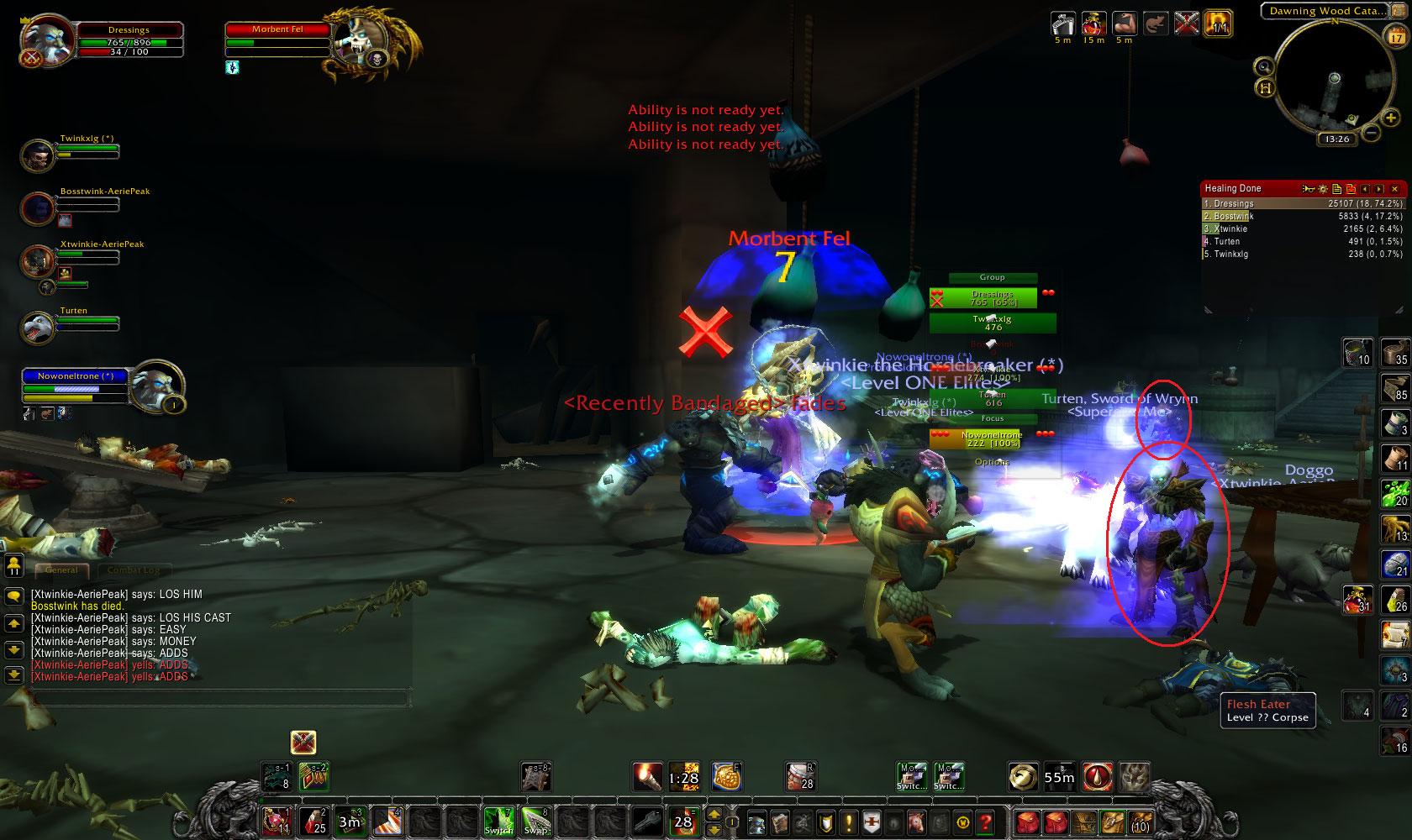Close the Healing Done meter window
The width and height of the screenshot is (1412, 840).
point(1395,189)
